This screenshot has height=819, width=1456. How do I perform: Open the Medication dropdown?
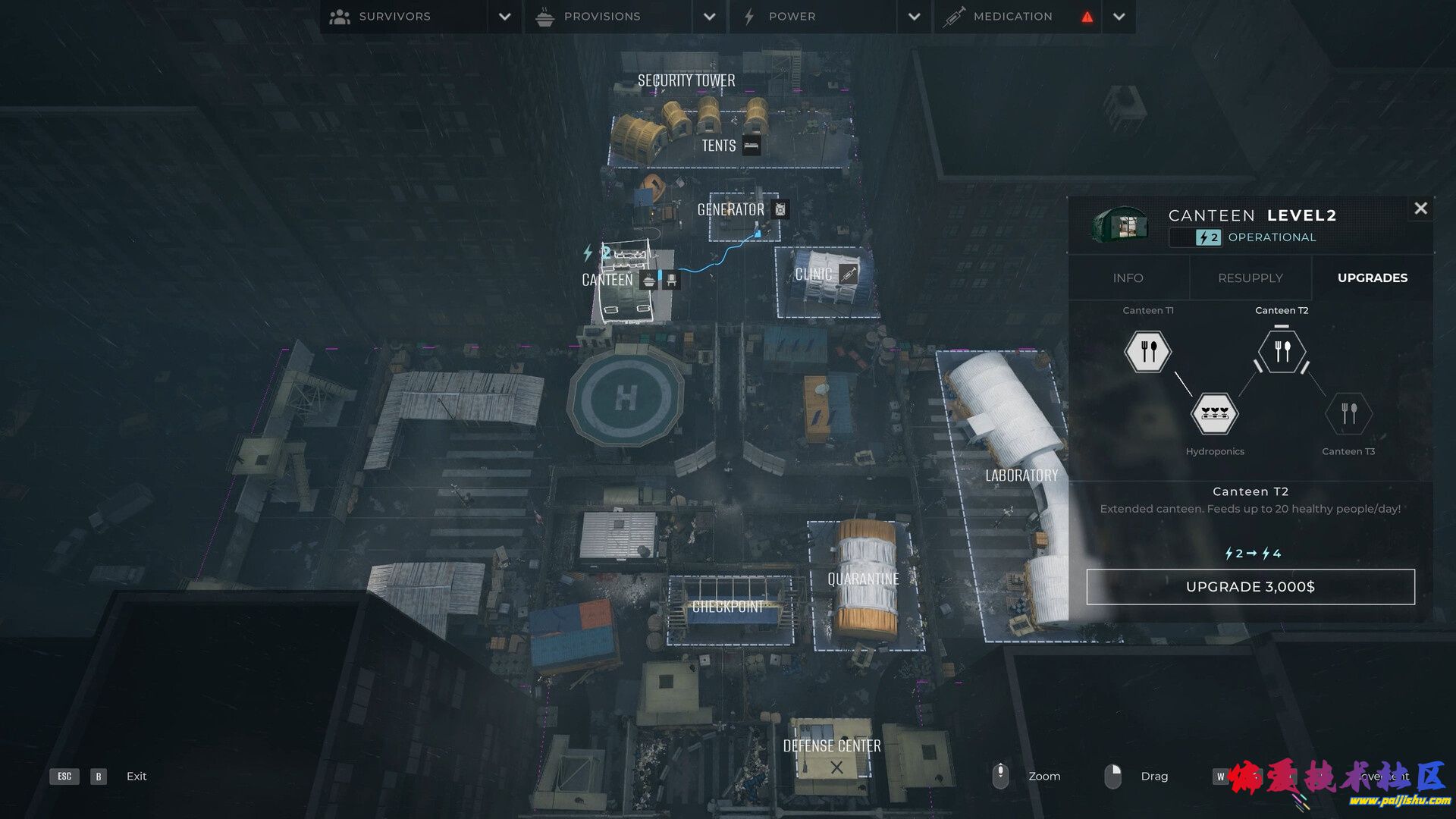tap(1119, 17)
